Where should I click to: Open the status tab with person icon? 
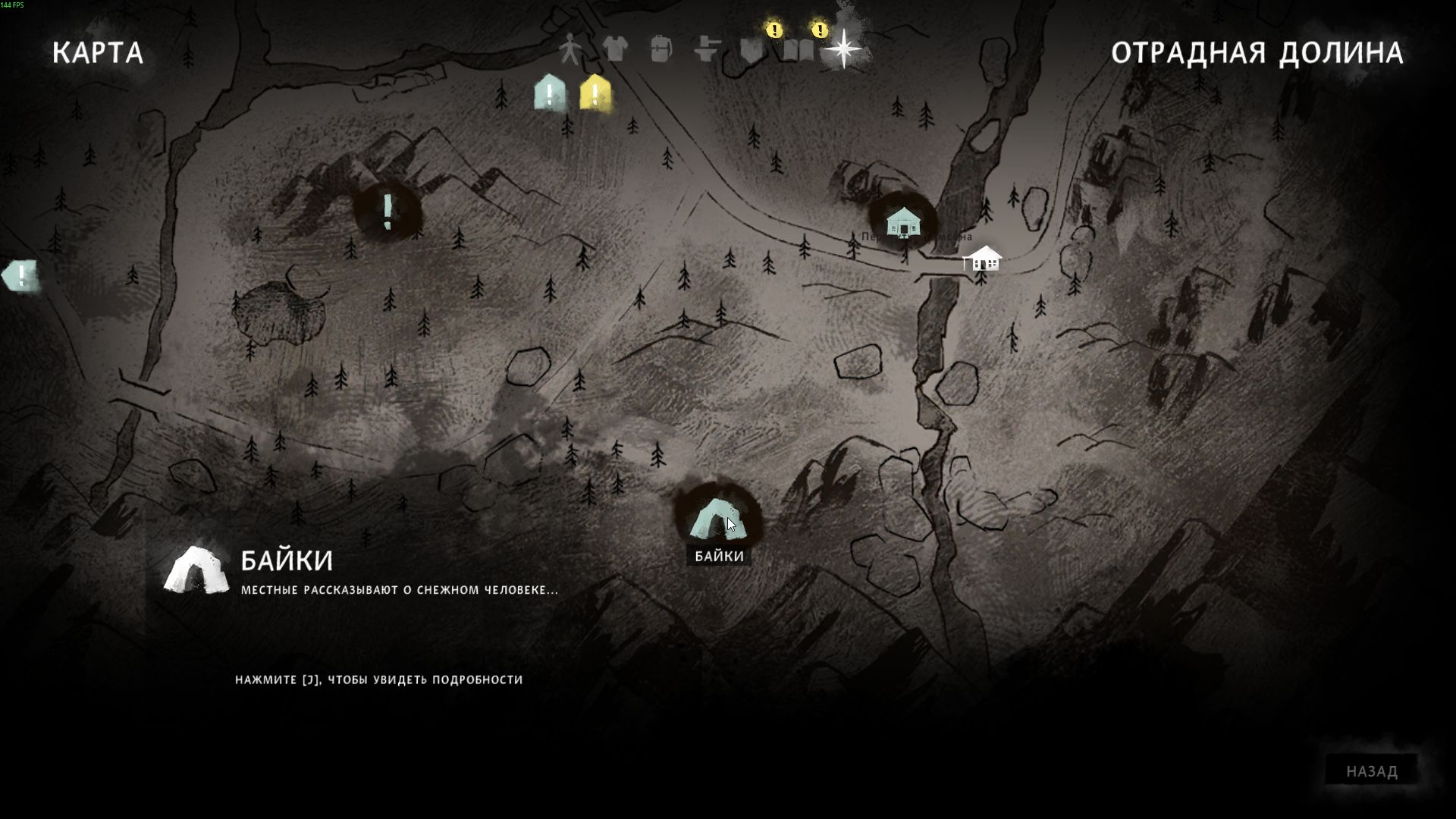570,49
